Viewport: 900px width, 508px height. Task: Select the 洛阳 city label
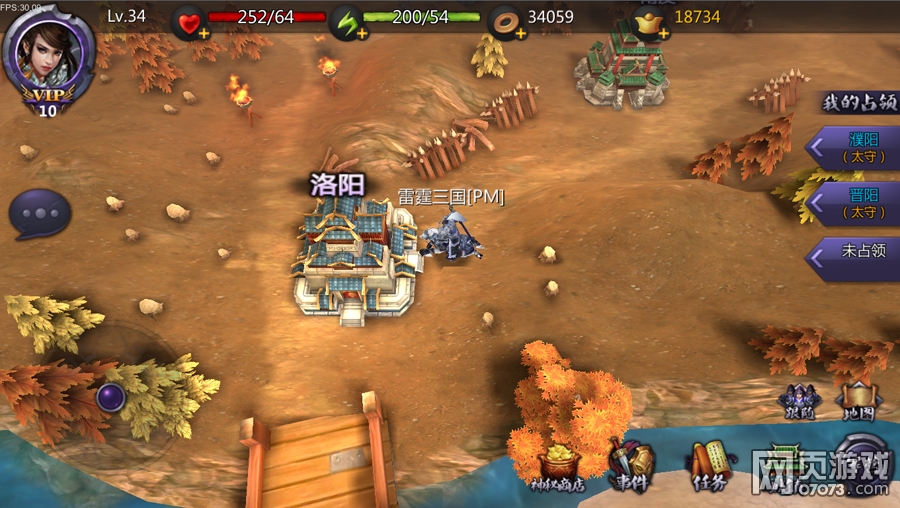click(337, 184)
